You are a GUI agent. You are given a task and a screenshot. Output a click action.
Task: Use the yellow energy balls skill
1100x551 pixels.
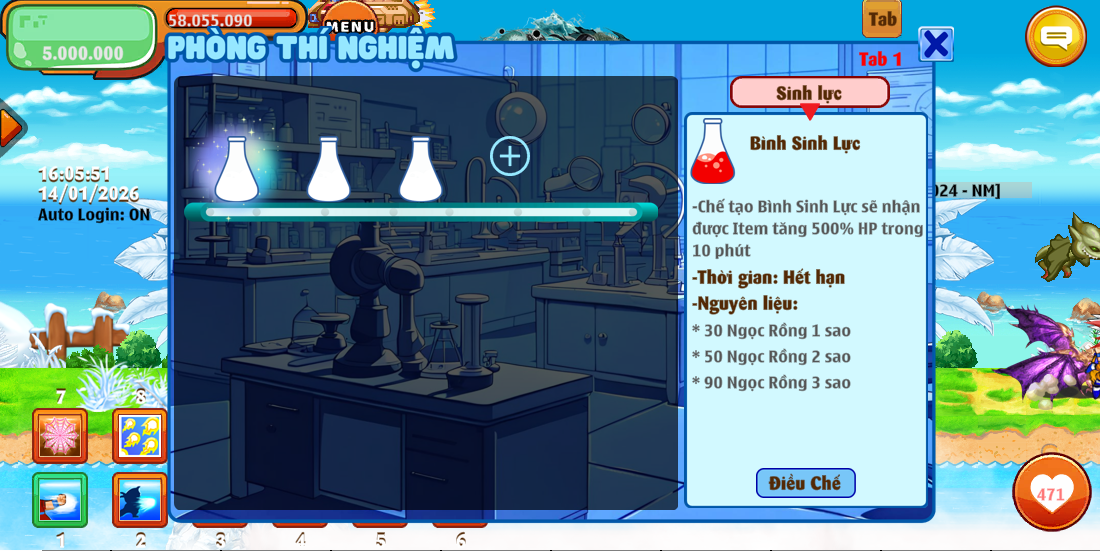pos(140,435)
